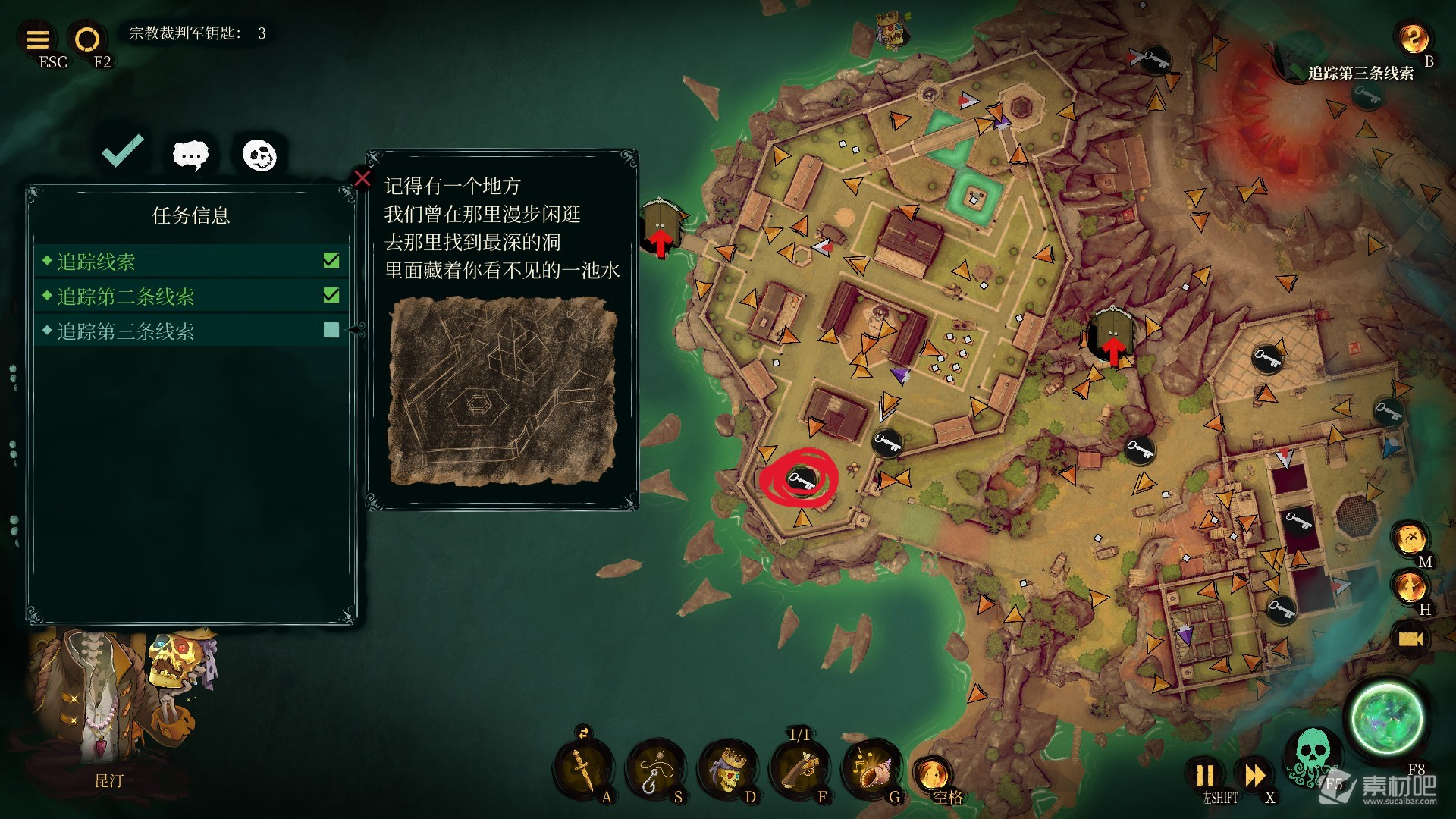
Task: Switch to the skull tab
Action: (259, 155)
